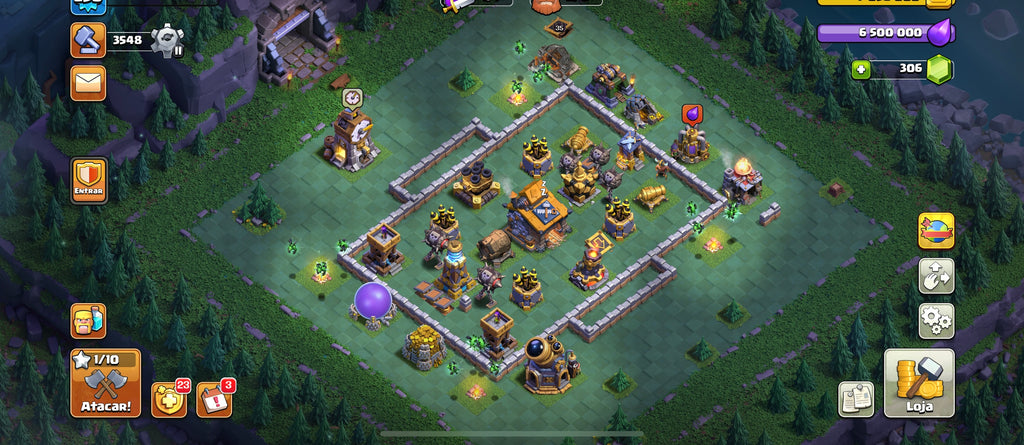Open the mail envelope inbox
Viewport: 1024px width, 445px height.
click(x=88, y=82)
